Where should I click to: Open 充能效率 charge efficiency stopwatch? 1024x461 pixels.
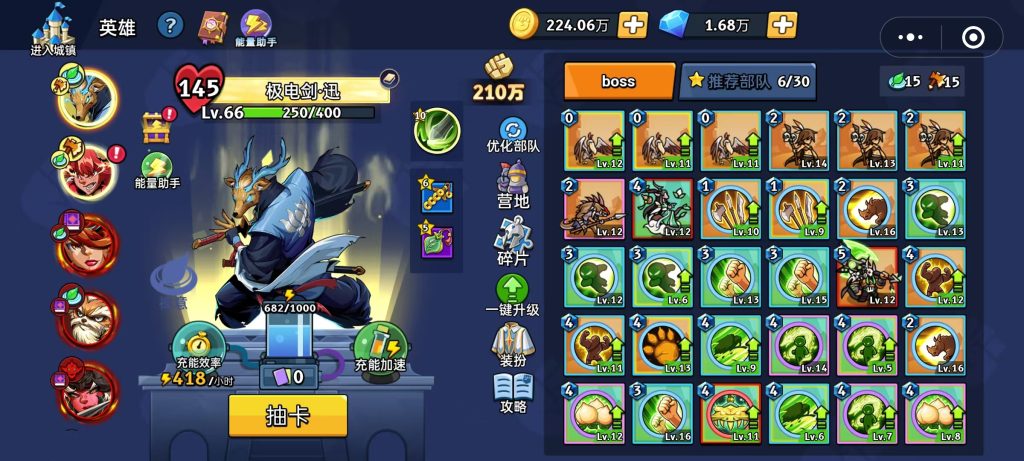click(197, 348)
